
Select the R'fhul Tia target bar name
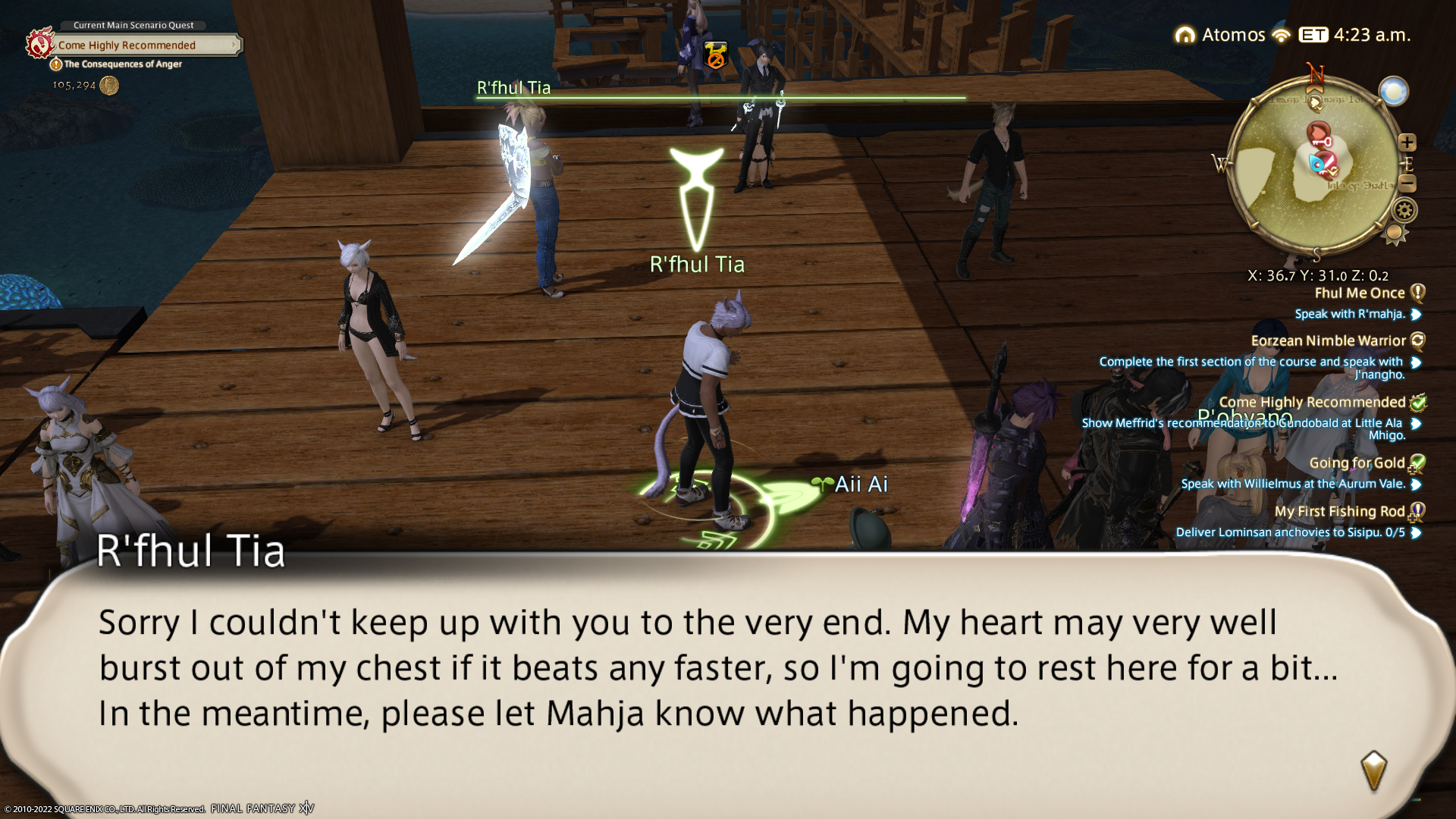coord(513,88)
